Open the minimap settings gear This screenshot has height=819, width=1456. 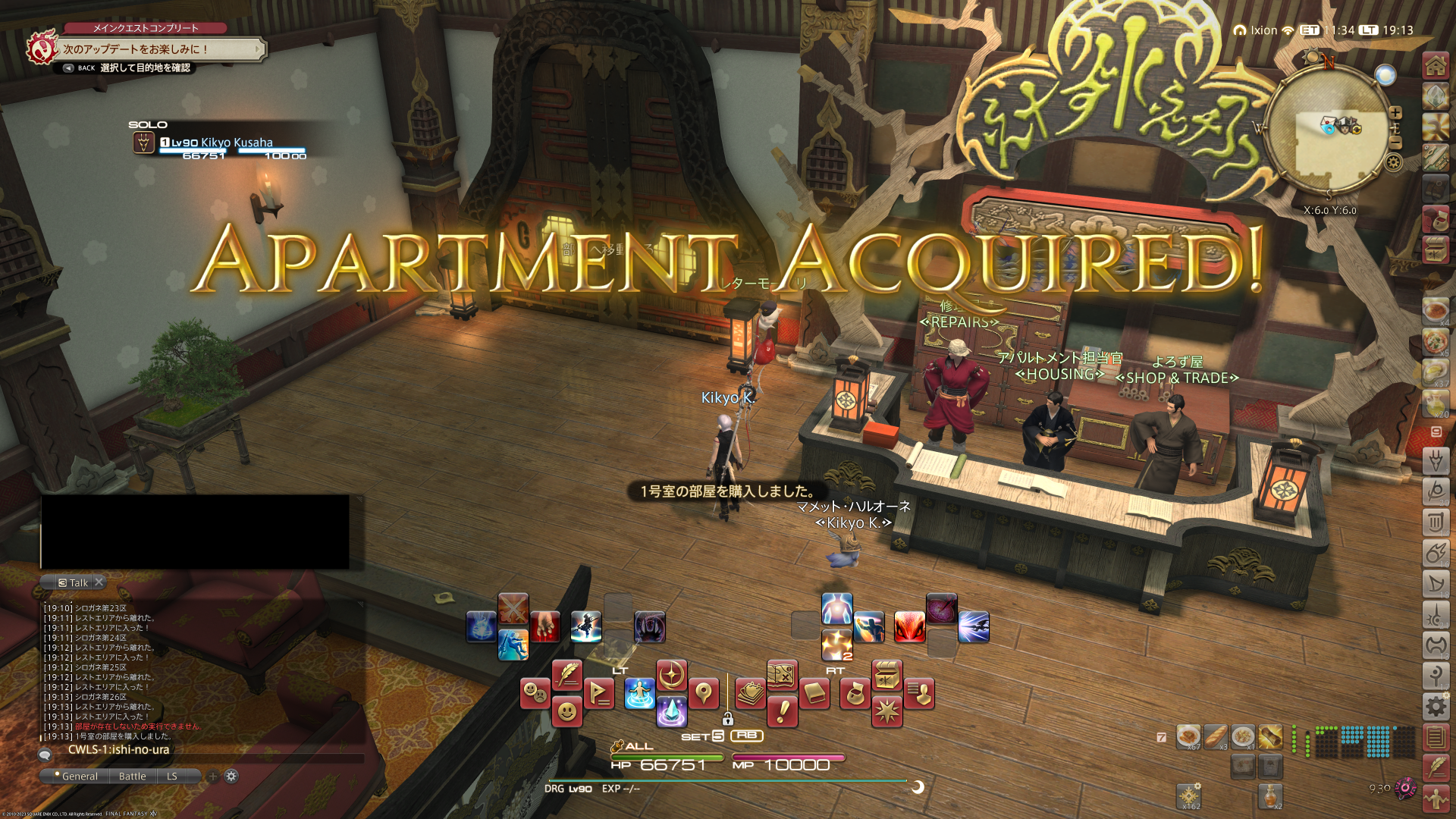(x=1394, y=162)
